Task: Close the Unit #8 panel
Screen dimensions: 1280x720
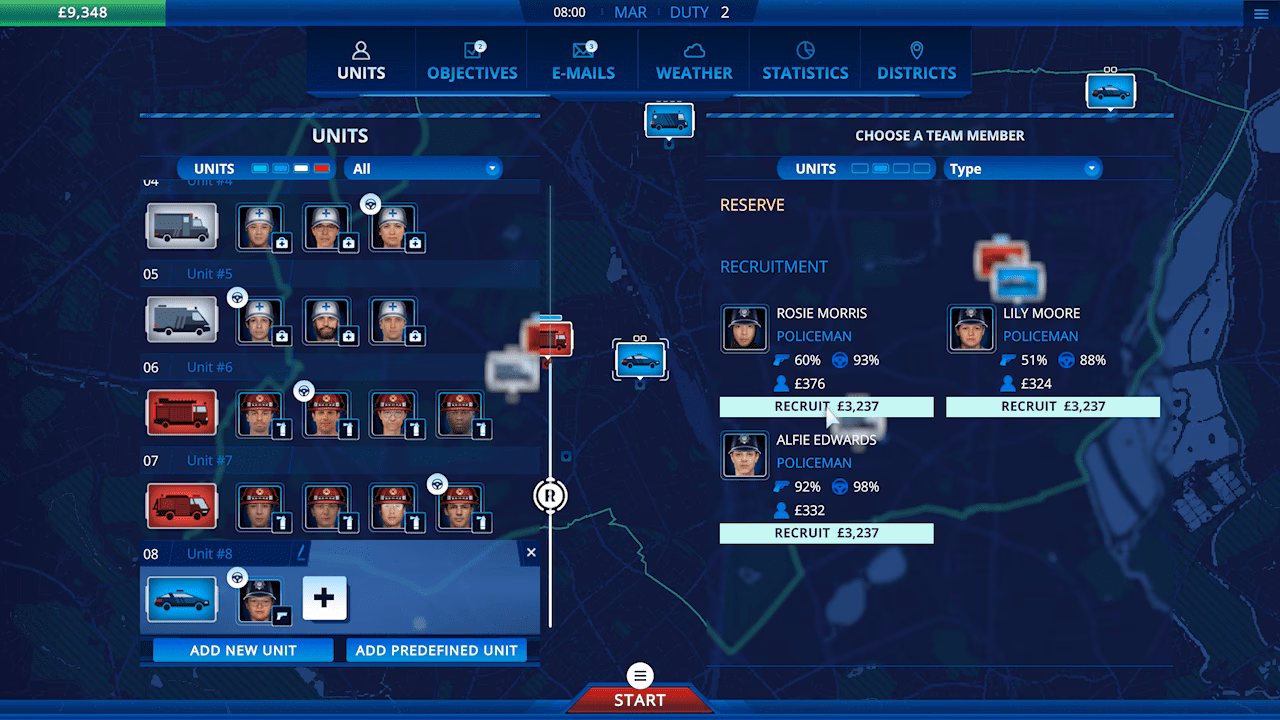Action: pyautogui.click(x=531, y=553)
